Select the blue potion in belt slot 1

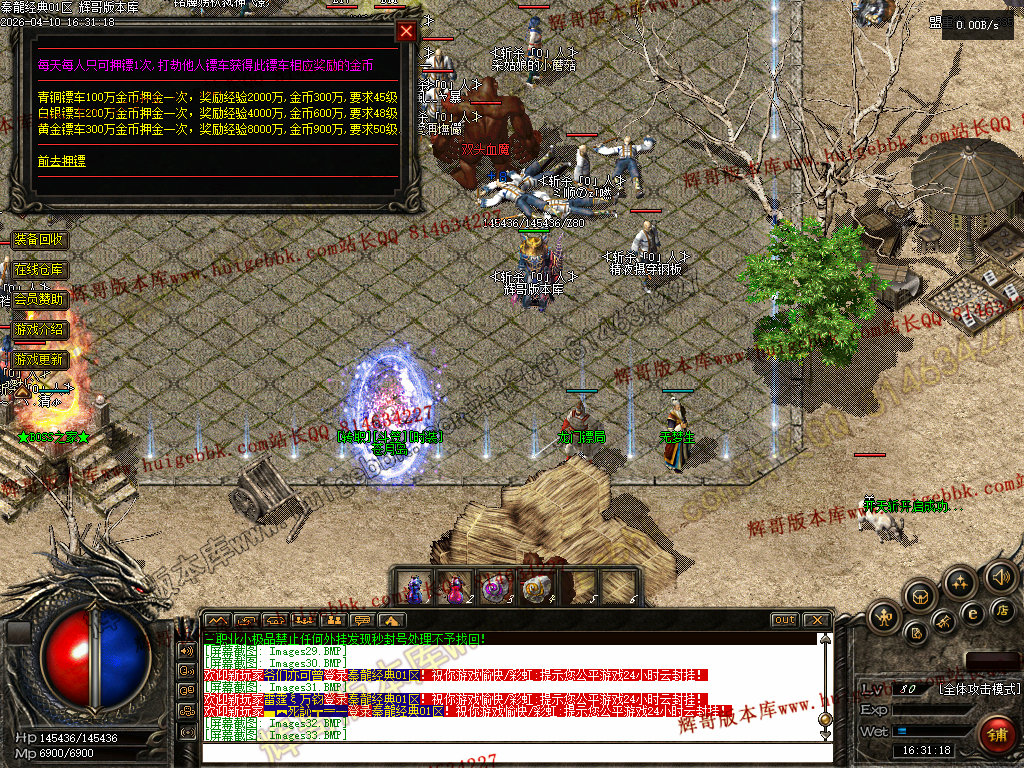click(415, 586)
